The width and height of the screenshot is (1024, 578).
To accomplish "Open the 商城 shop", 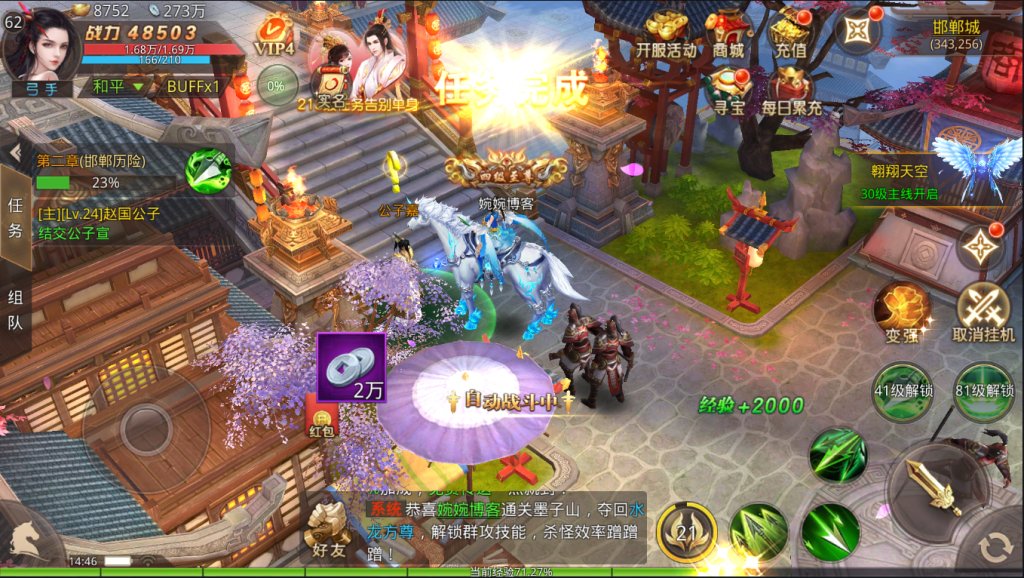I will pos(729,35).
